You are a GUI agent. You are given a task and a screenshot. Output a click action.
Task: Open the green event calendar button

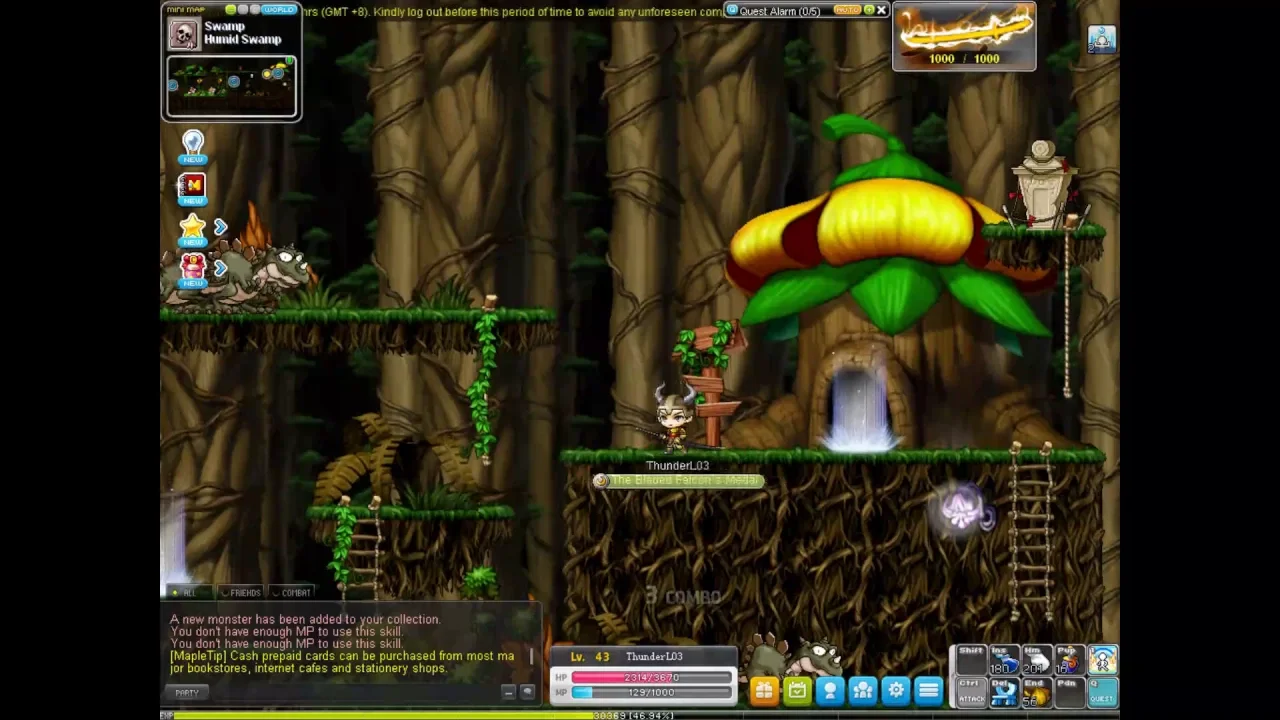point(797,690)
